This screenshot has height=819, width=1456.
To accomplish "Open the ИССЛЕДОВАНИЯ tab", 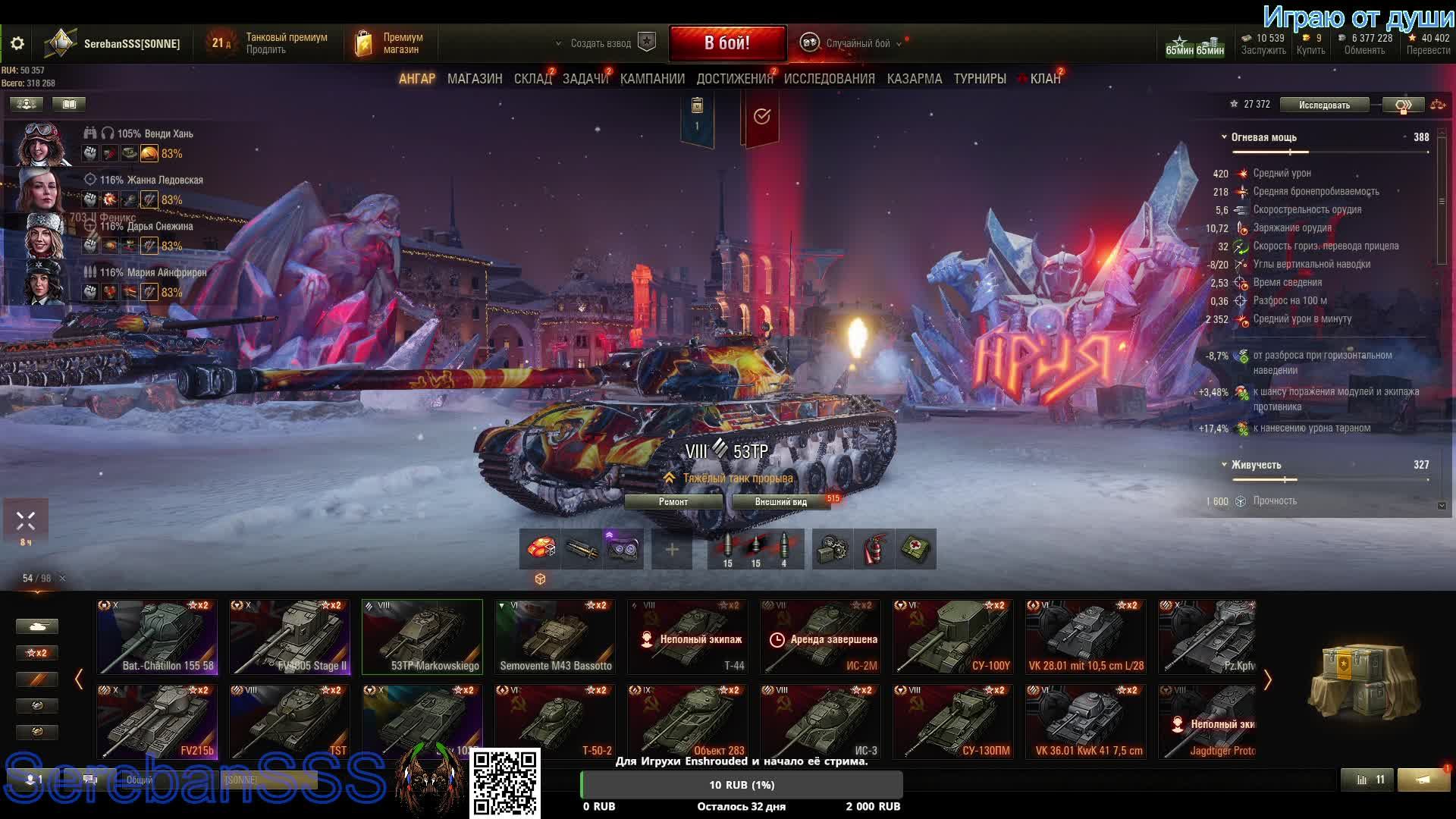I will 829,79.
